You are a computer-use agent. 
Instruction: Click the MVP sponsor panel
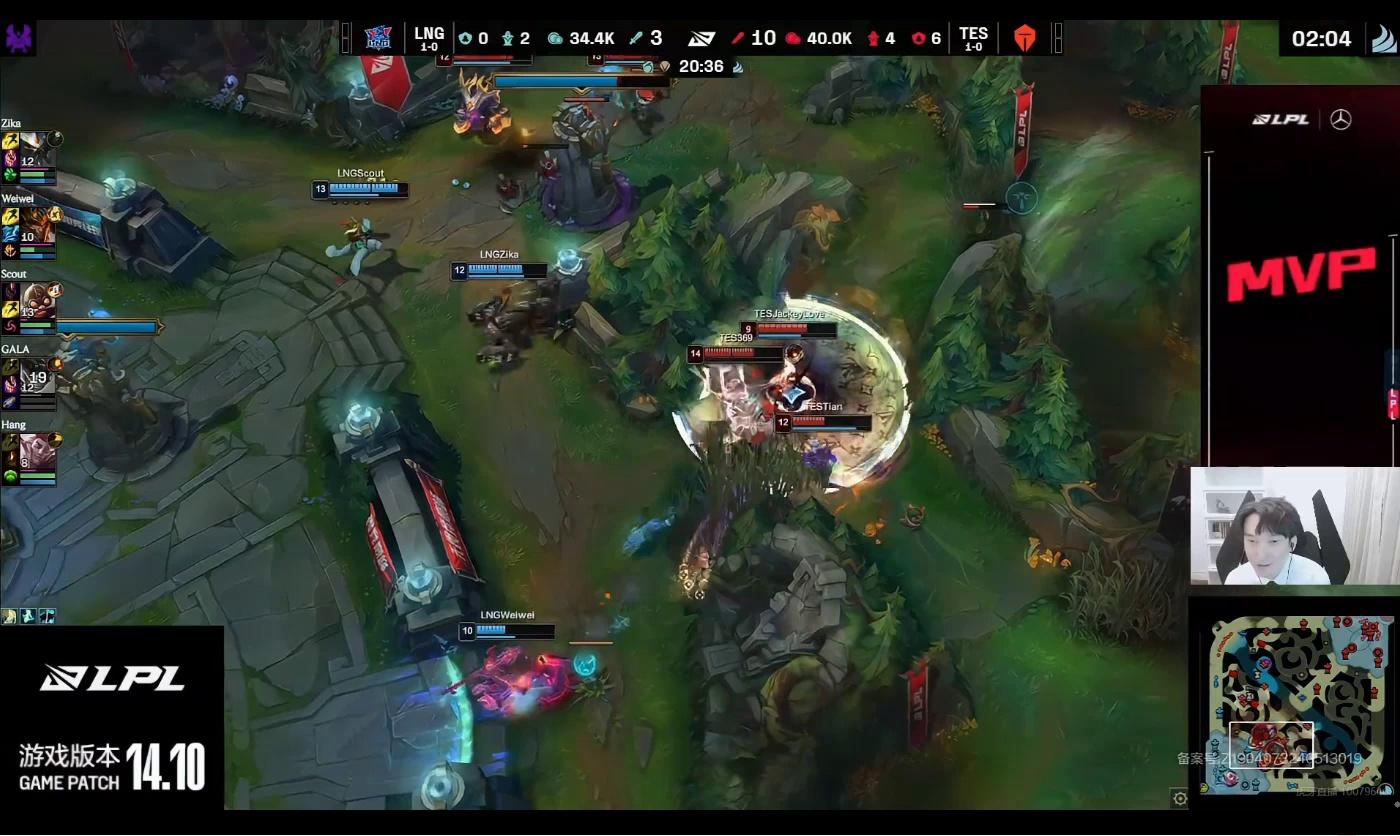tap(1300, 275)
